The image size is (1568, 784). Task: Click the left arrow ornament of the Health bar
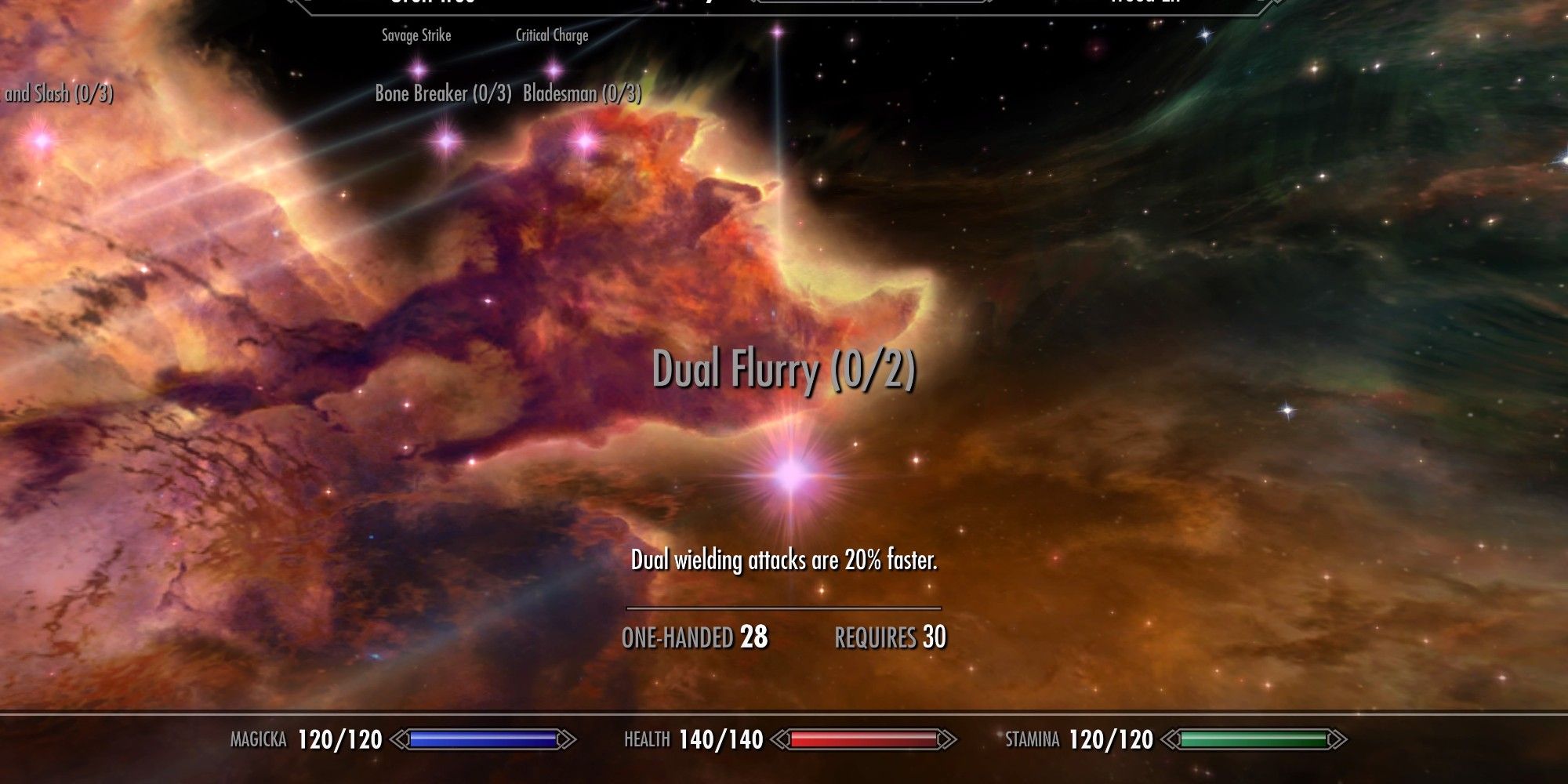point(780,738)
